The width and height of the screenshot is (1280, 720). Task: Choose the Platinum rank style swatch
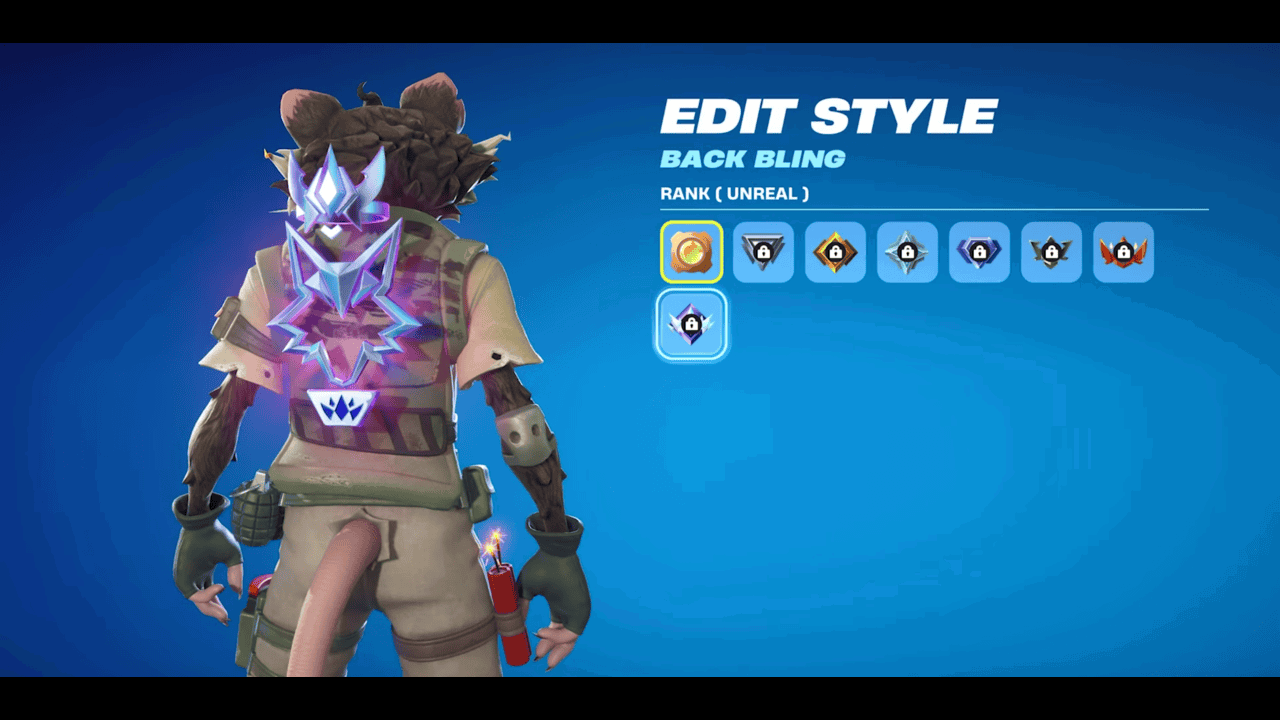pyautogui.click(x=907, y=252)
